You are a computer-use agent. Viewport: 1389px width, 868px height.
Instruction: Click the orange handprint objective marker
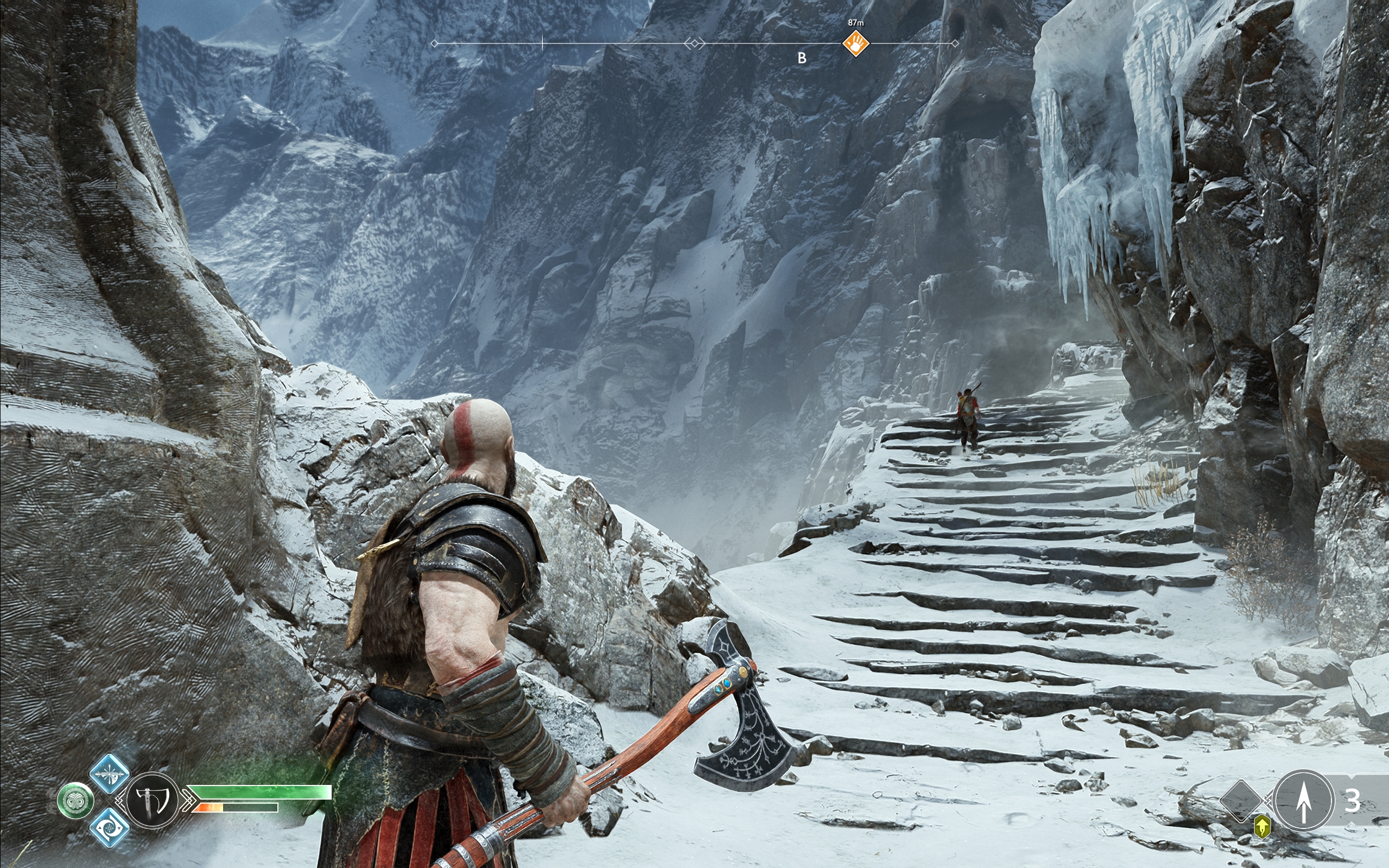tap(855, 43)
